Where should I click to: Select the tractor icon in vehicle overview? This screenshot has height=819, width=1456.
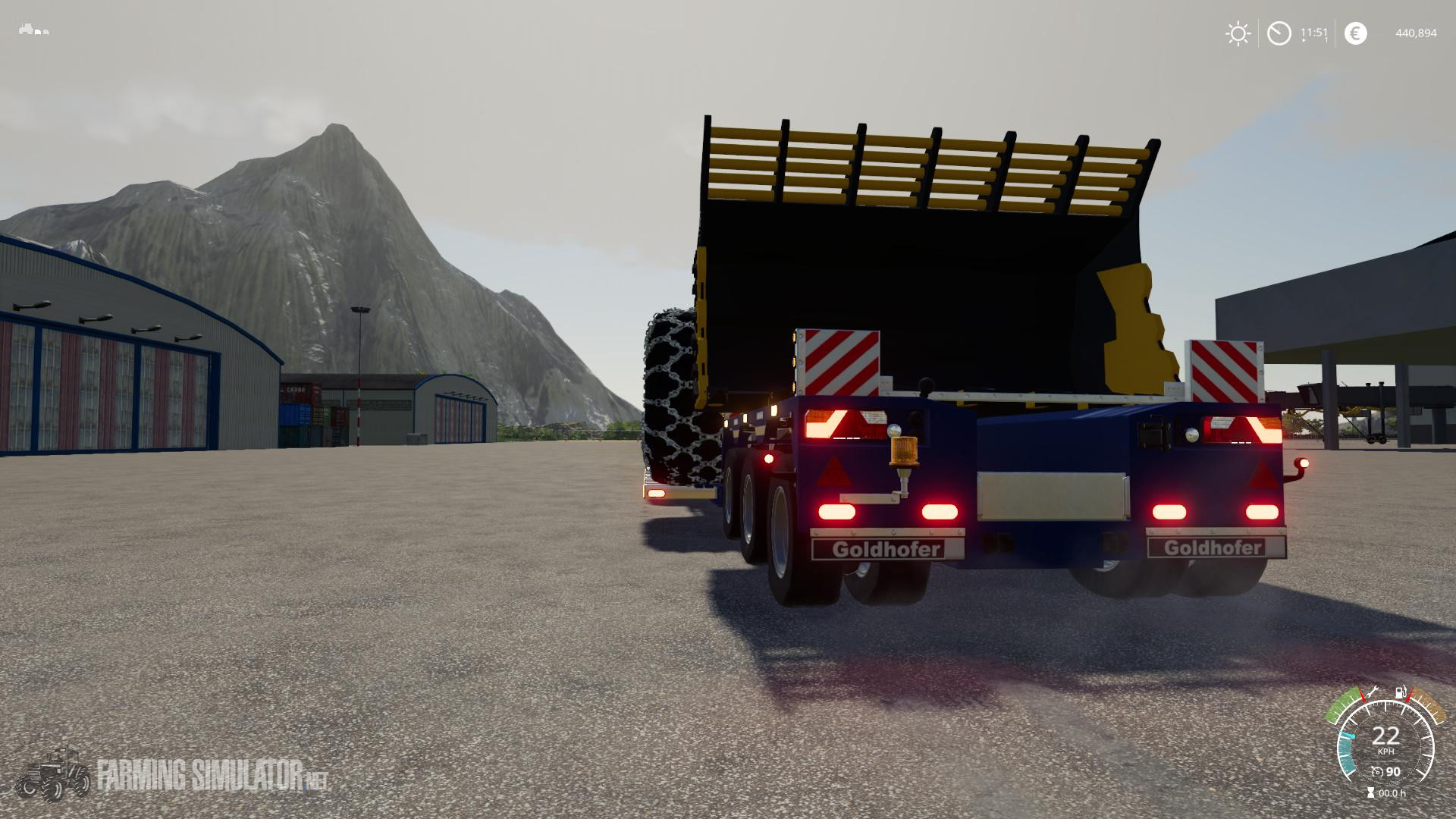click(x=26, y=30)
